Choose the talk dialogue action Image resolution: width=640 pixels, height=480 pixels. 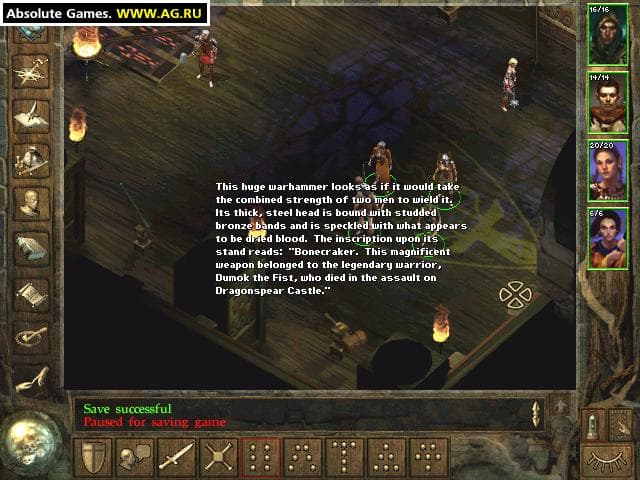(x=135, y=457)
